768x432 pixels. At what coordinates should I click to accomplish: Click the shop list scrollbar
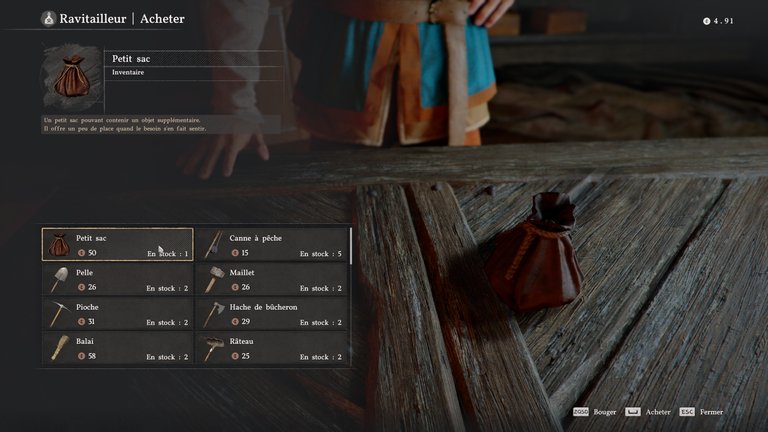point(351,246)
